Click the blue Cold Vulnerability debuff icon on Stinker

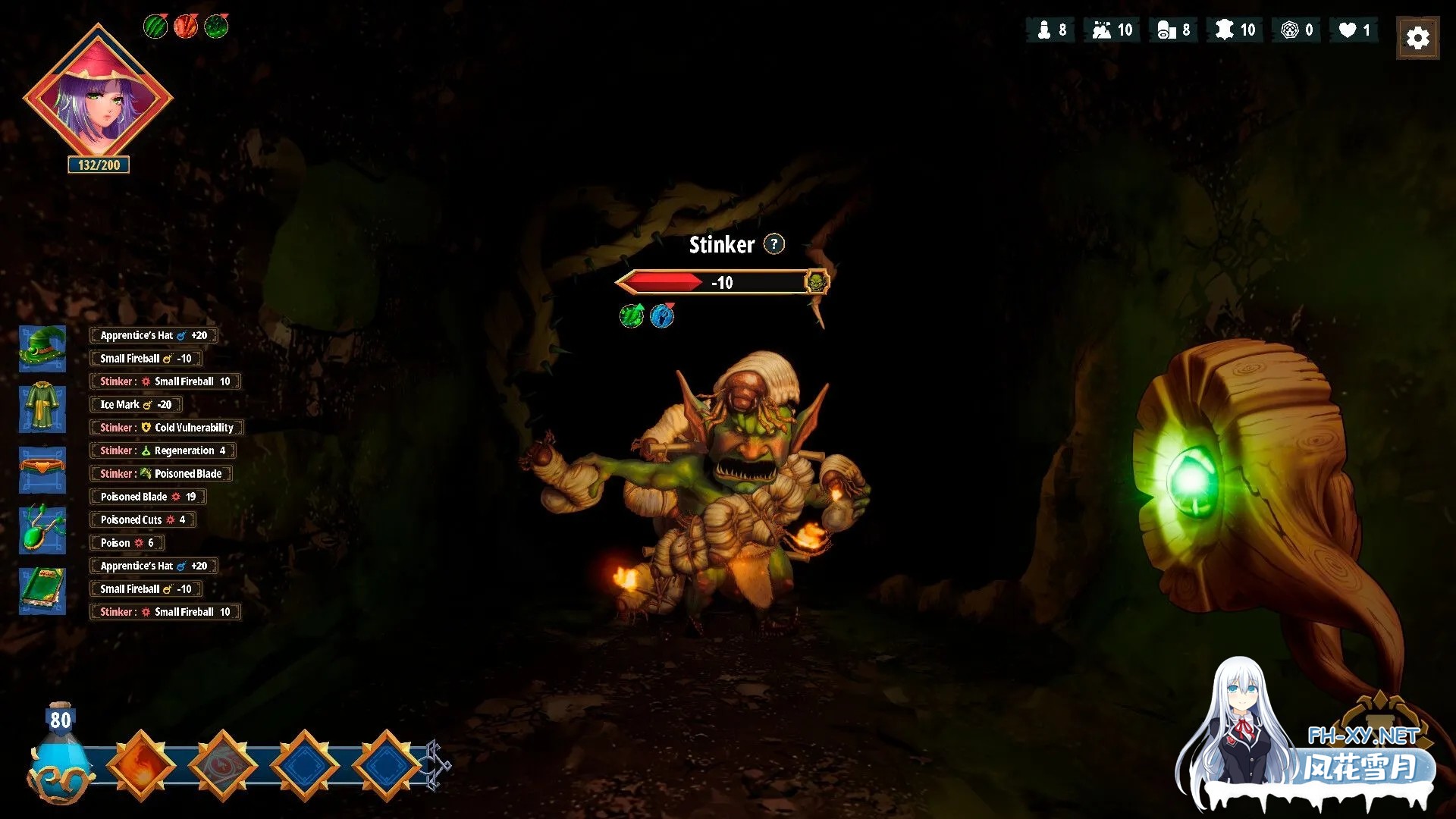pos(662,316)
